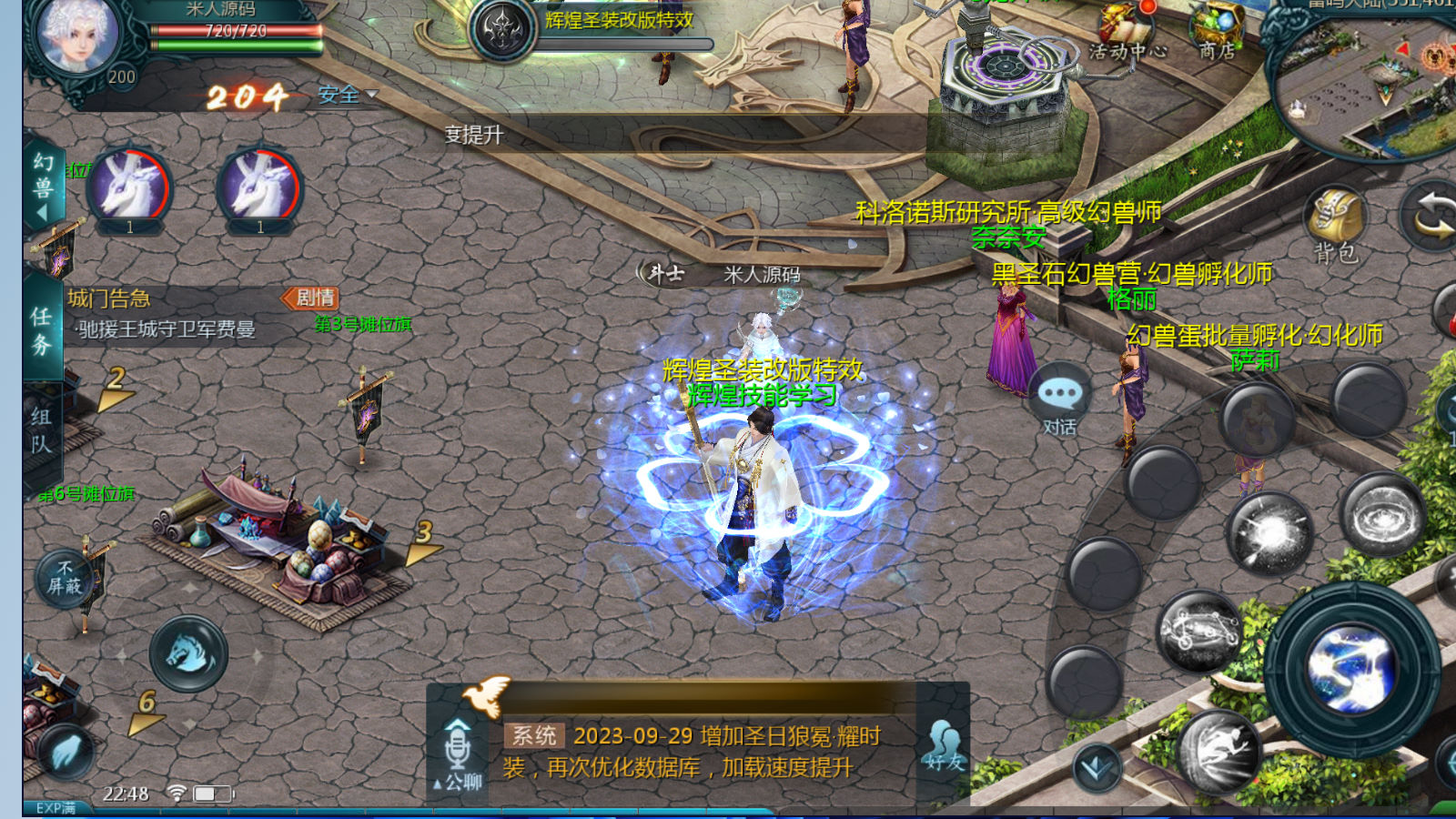The height and width of the screenshot is (819, 1456).
Task: Cast the white burst explosion skill
Action: point(1269,532)
